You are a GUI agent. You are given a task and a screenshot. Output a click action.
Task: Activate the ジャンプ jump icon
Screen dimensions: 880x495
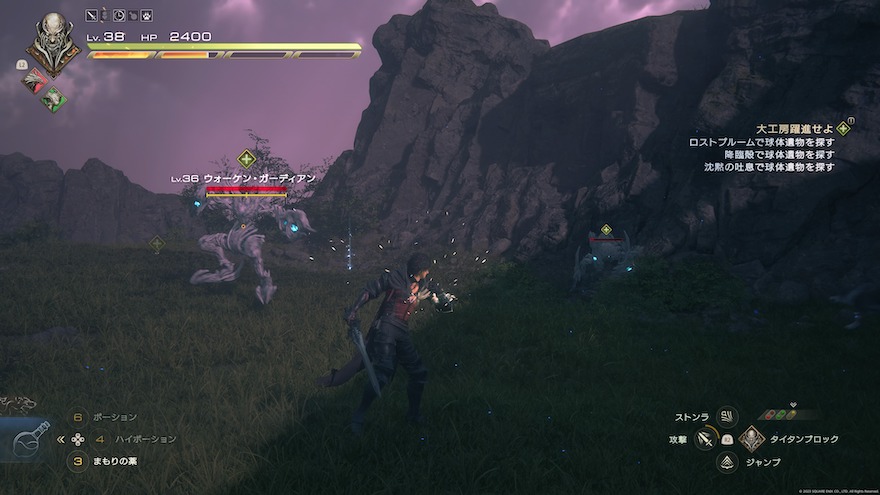(727, 462)
